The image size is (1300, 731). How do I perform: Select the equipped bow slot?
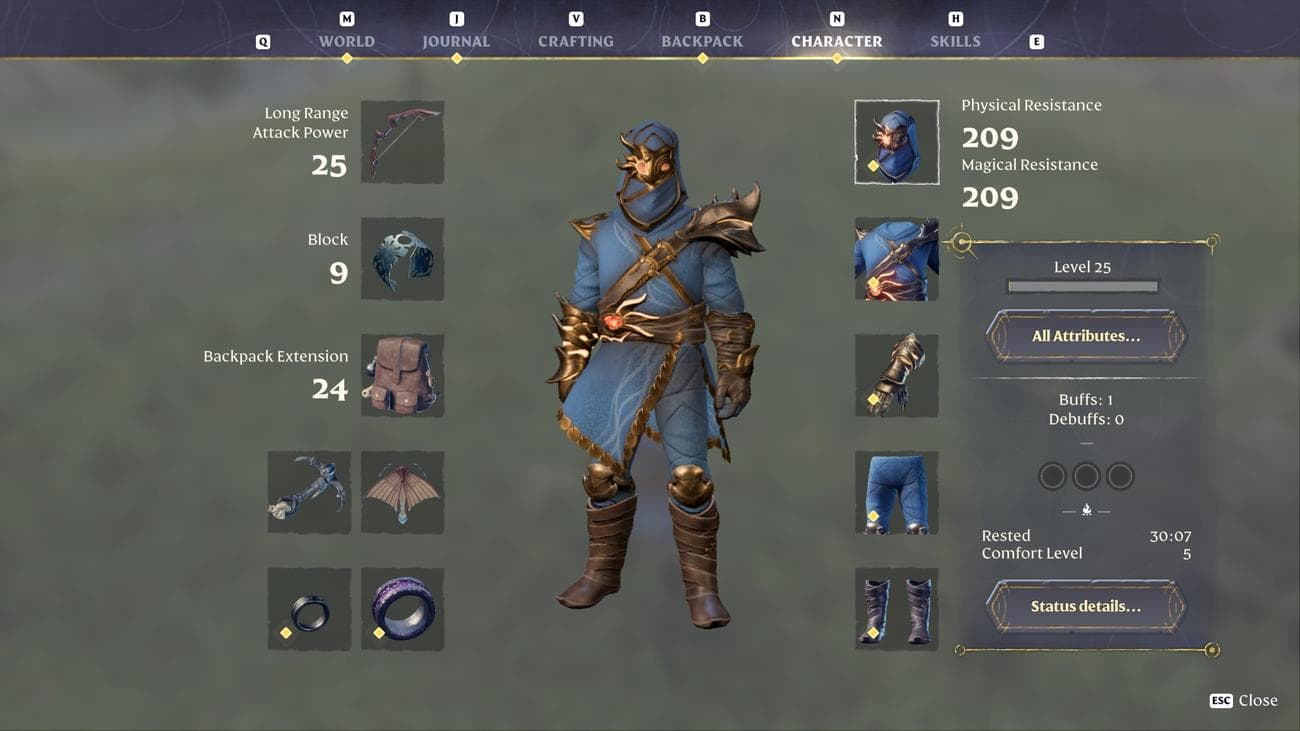[402, 142]
